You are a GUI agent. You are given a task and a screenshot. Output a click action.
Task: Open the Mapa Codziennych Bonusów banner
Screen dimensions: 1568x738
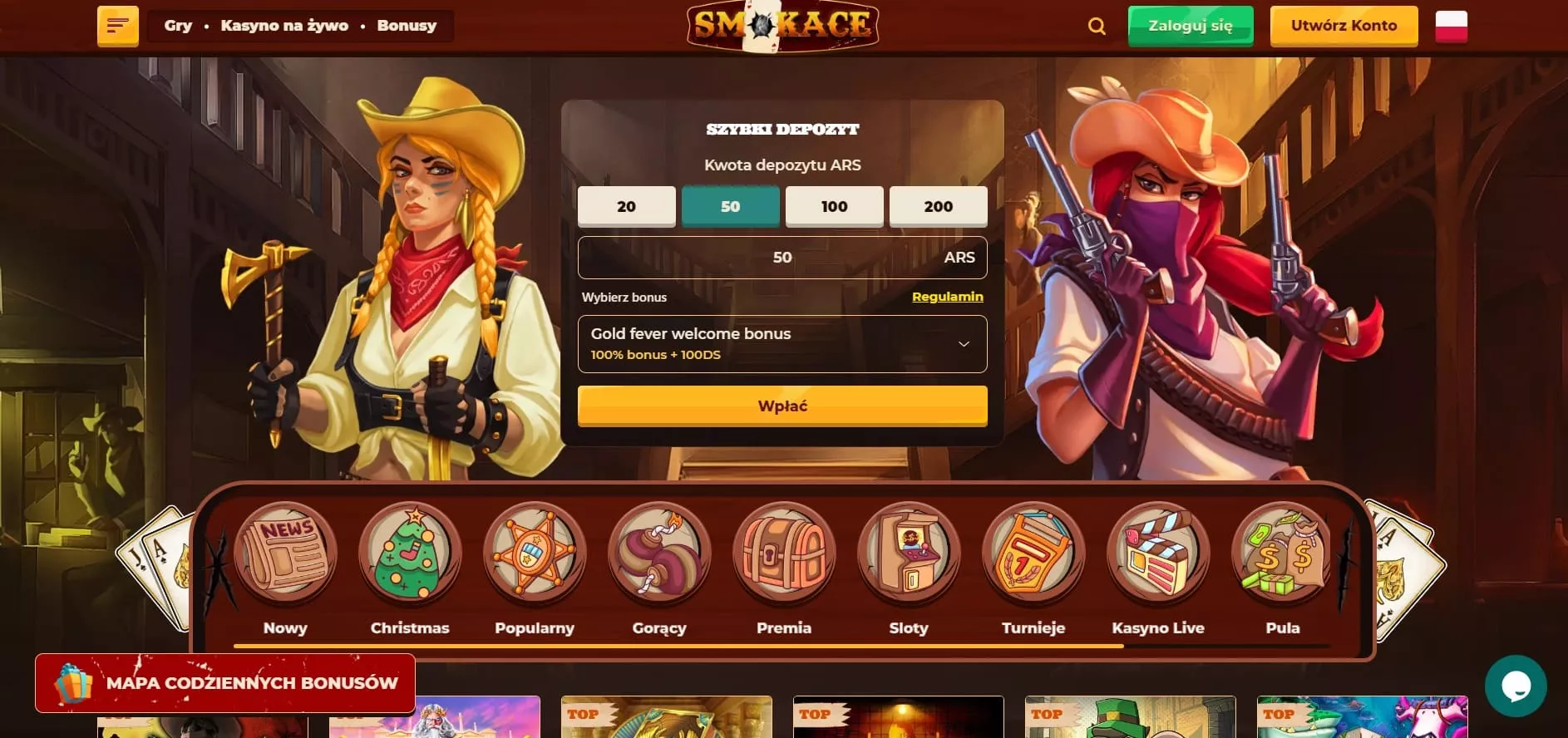click(225, 683)
